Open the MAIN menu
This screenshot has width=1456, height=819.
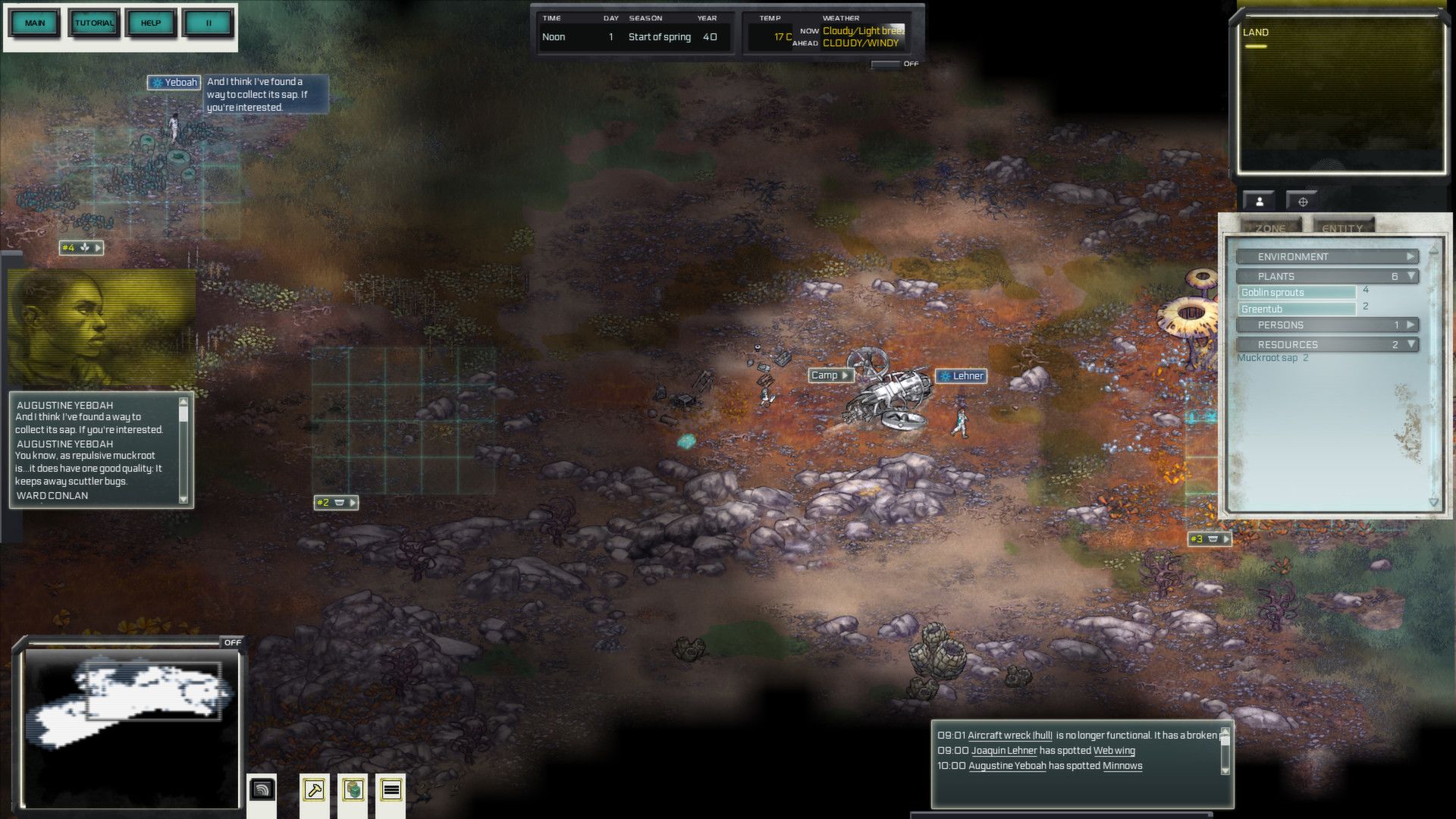(35, 23)
